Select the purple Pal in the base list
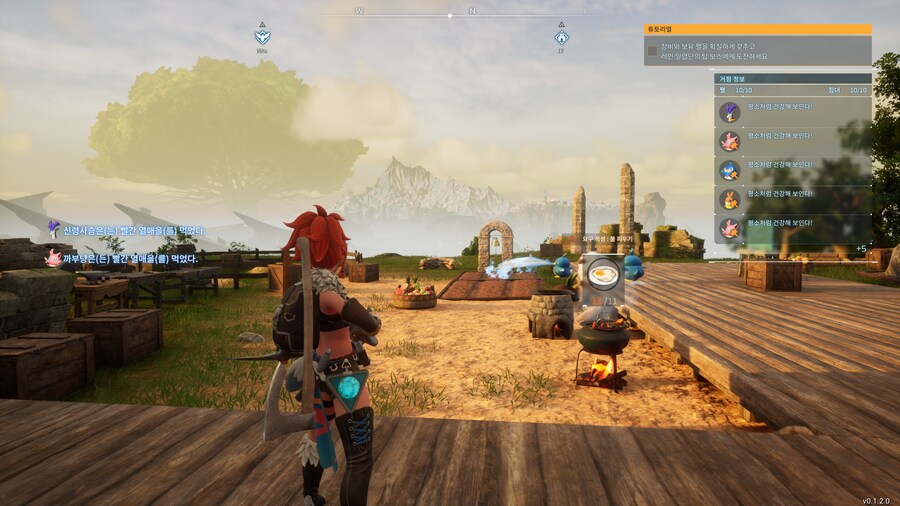This screenshot has width=900, height=506. 730,112
